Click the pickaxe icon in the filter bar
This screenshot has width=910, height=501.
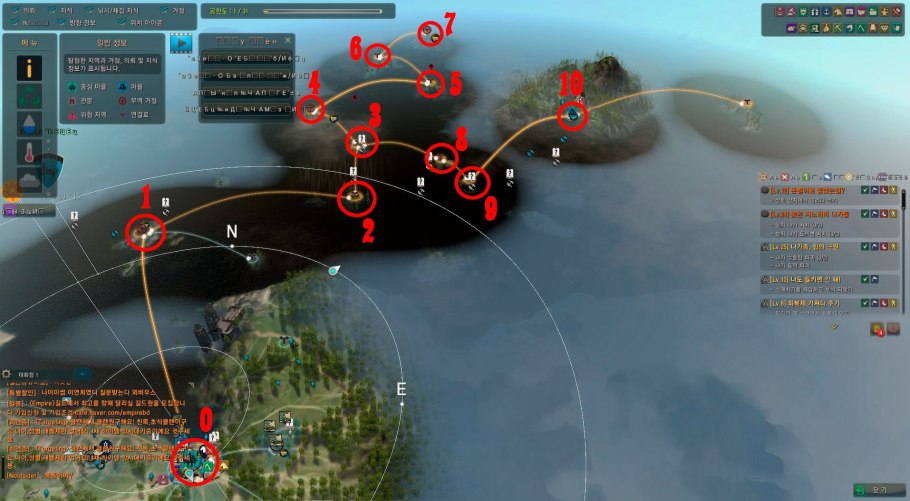[x=838, y=27]
